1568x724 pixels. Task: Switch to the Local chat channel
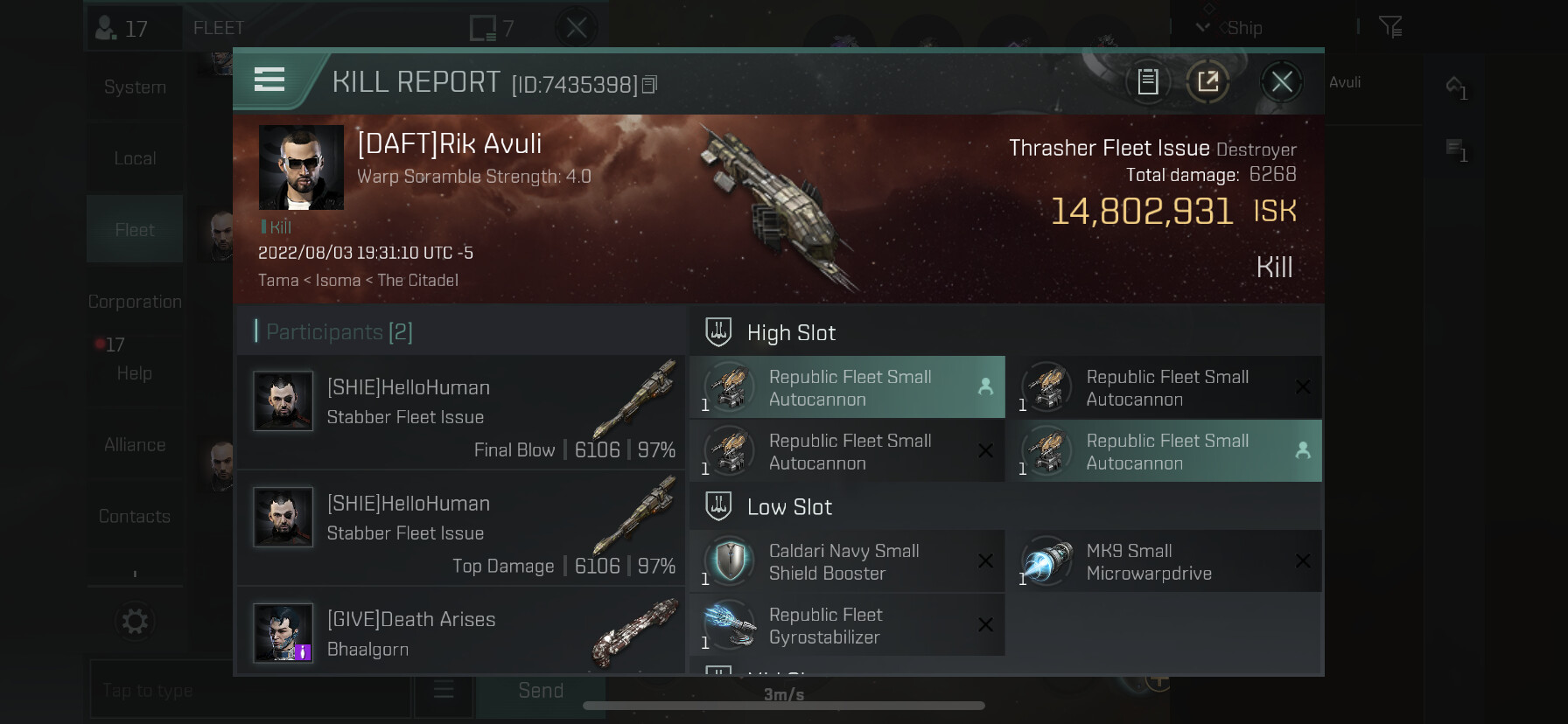pos(135,158)
